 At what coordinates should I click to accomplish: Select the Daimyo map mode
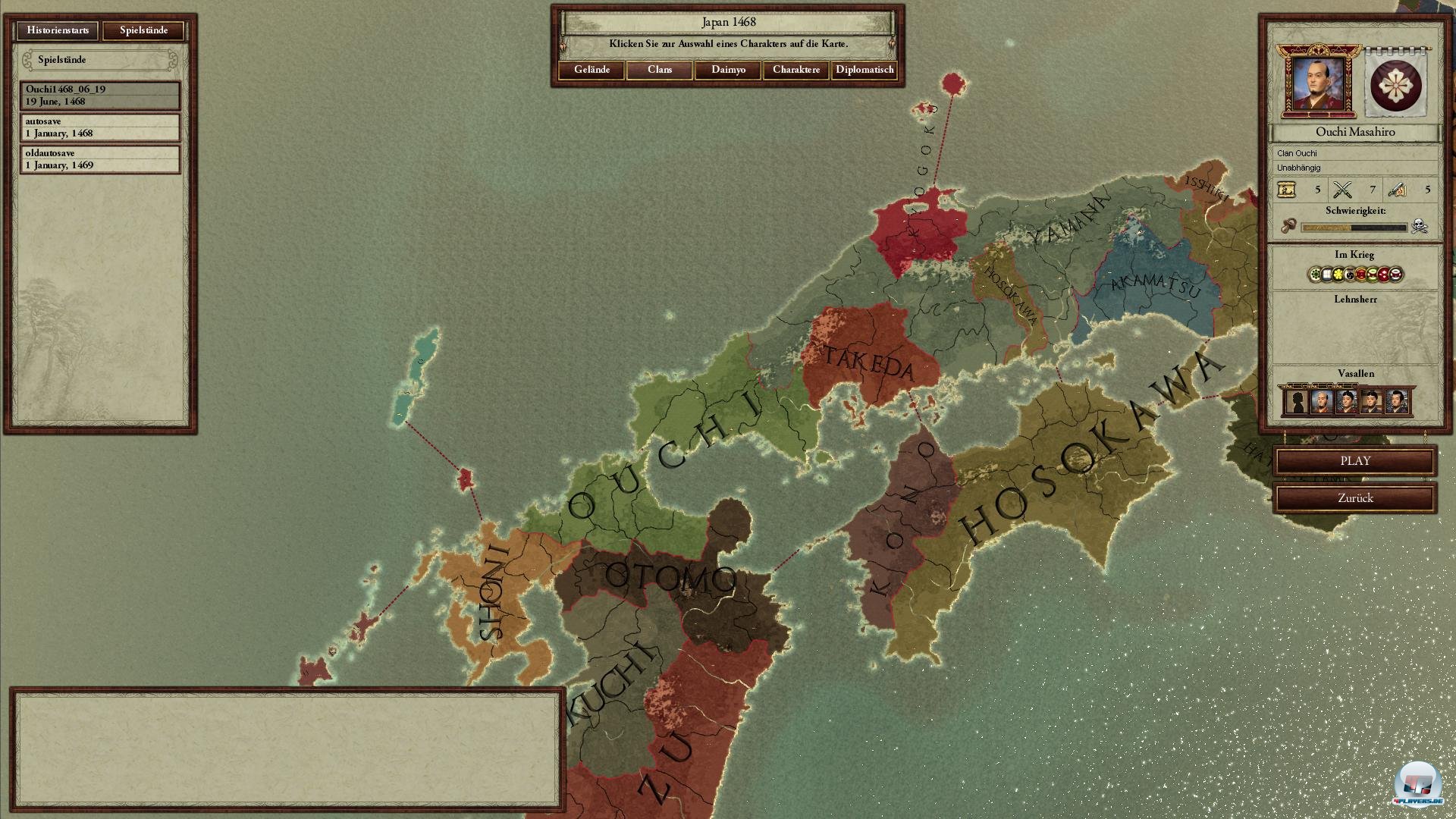(x=727, y=70)
